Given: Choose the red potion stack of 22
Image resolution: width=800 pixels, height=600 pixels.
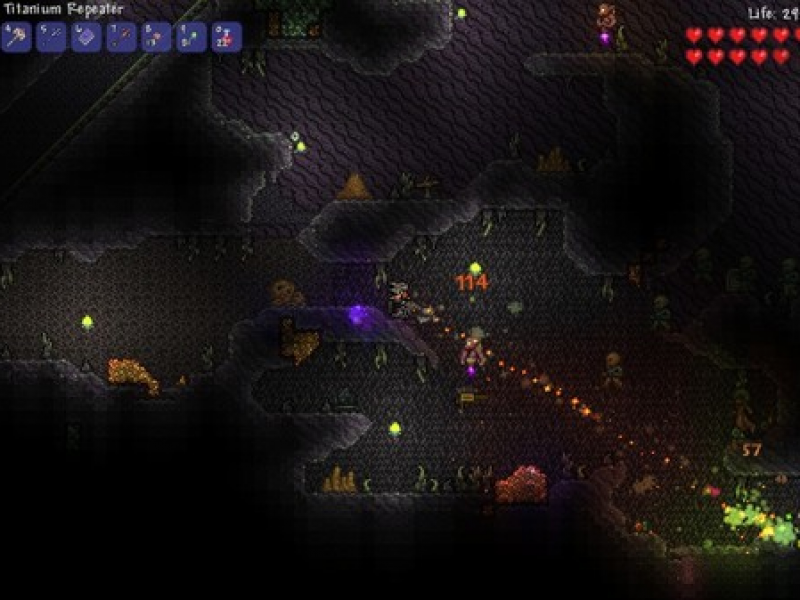Looking at the screenshot, I should [x=226, y=37].
